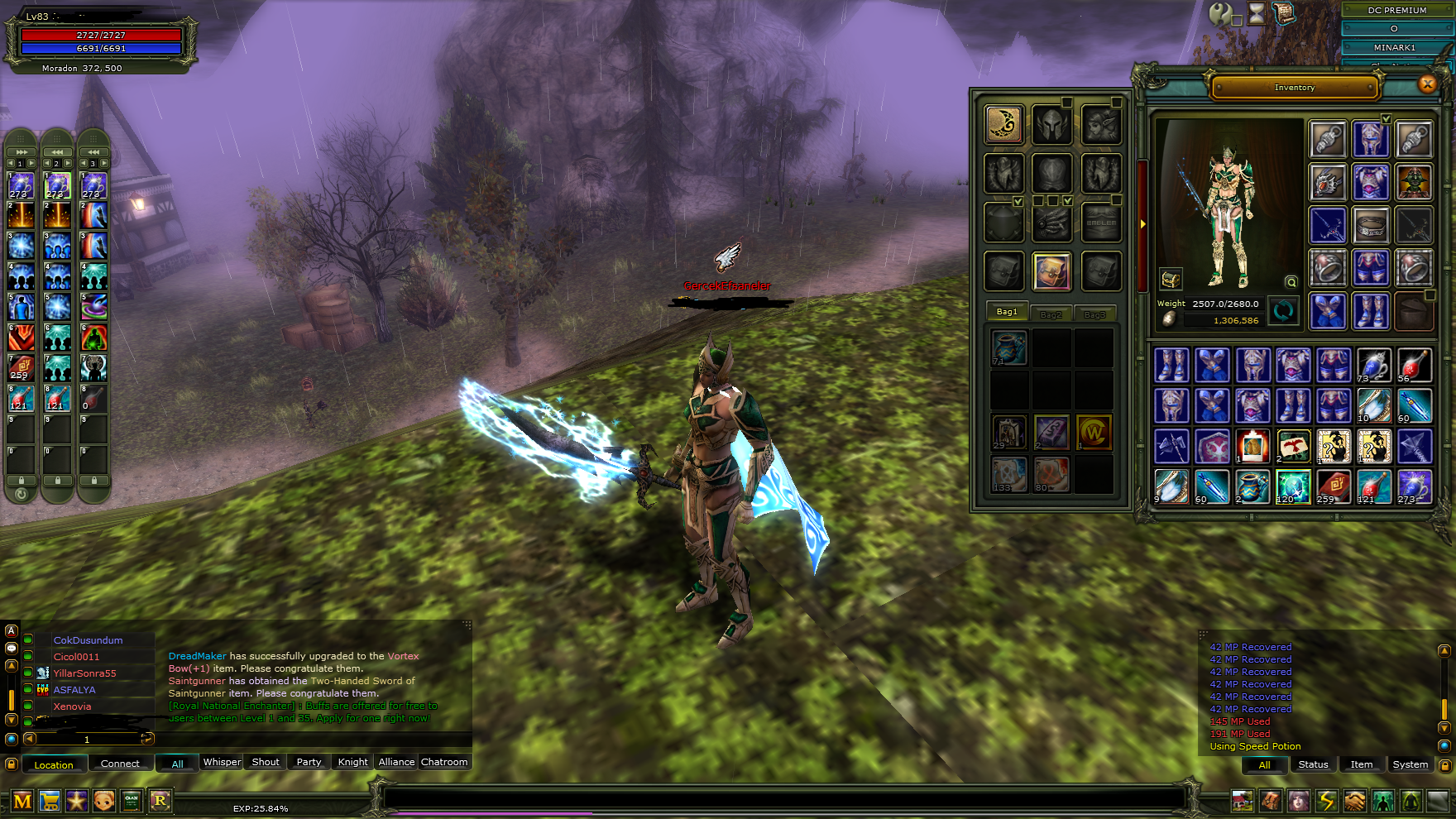Select the gold W item in the bag
1456x819 pixels.
point(1094,432)
